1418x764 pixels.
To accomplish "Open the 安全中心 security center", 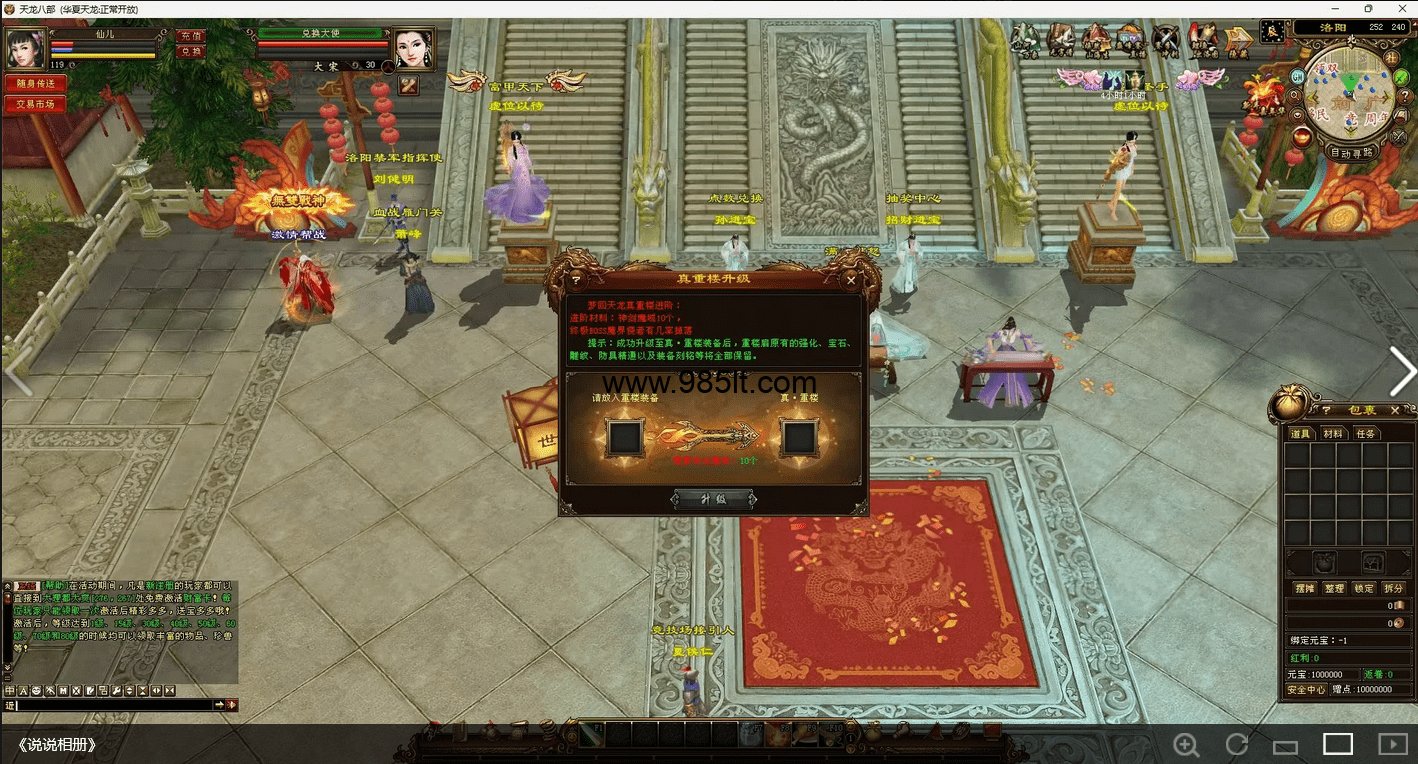I will tap(1306, 689).
